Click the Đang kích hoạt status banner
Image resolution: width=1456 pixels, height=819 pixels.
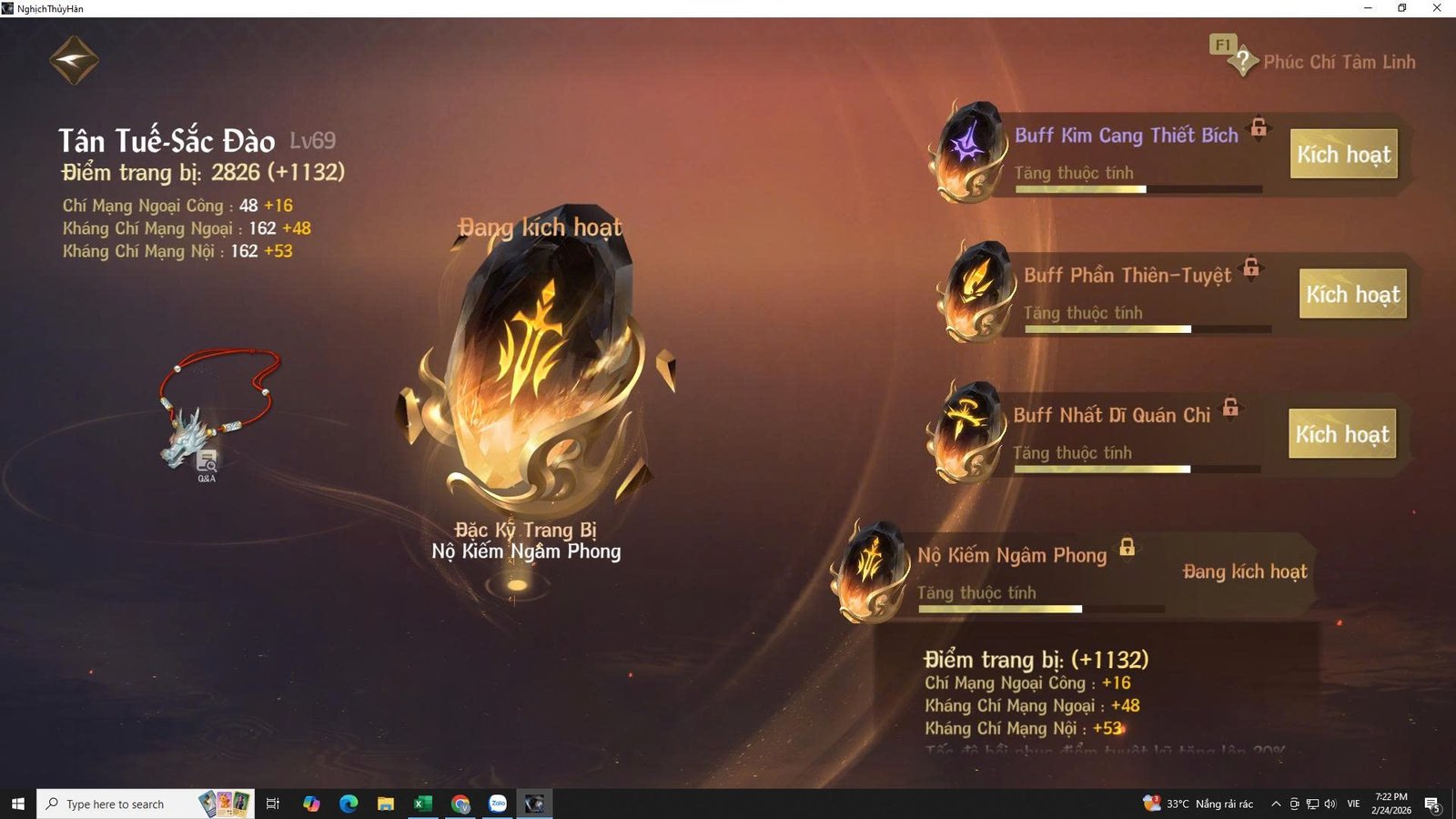coord(1244,571)
